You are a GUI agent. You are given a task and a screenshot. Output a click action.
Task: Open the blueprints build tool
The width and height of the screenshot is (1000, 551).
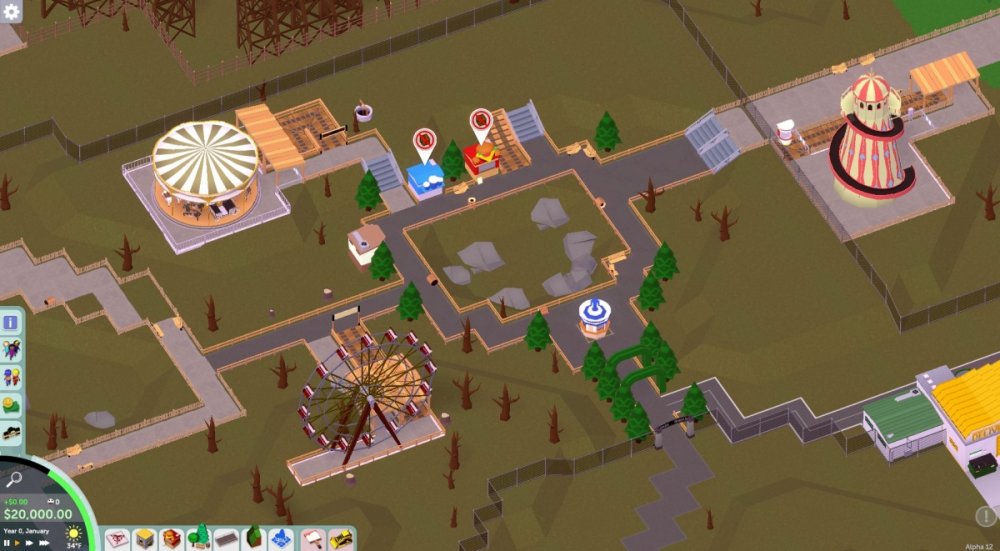coord(117,538)
